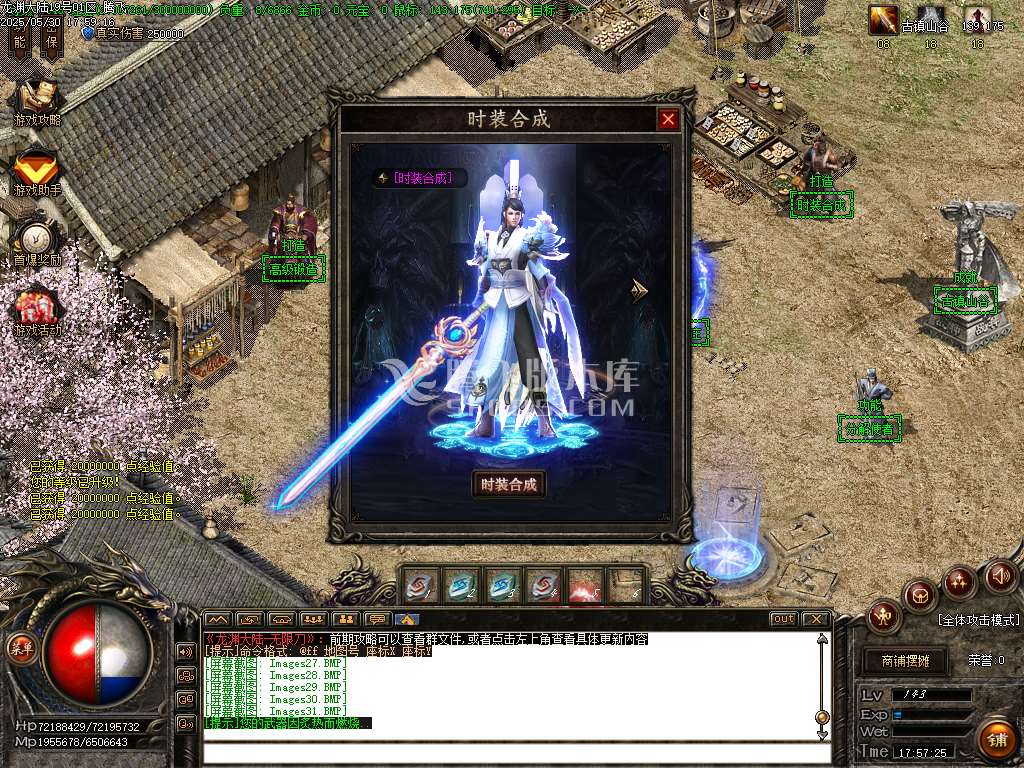Close the chat panel with X
The width and height of the screenshot is (1024, 768).
pos(816,619)
